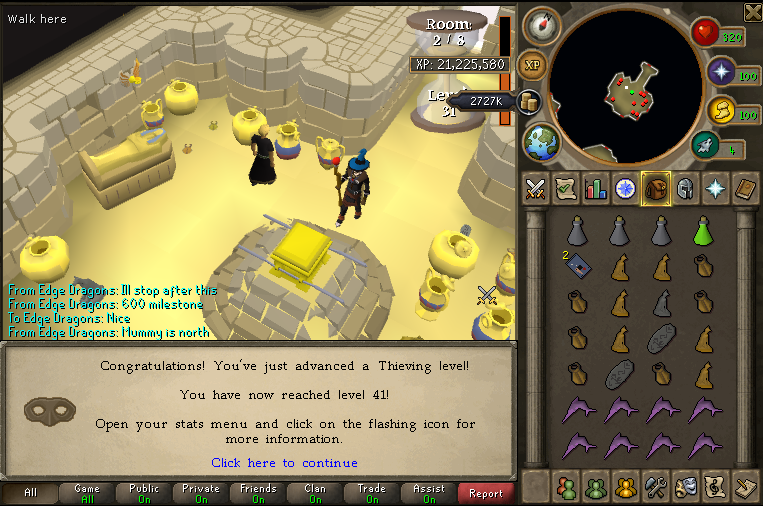Click the minimap to walk
The image size is (763, 506).
click(628, 90)
